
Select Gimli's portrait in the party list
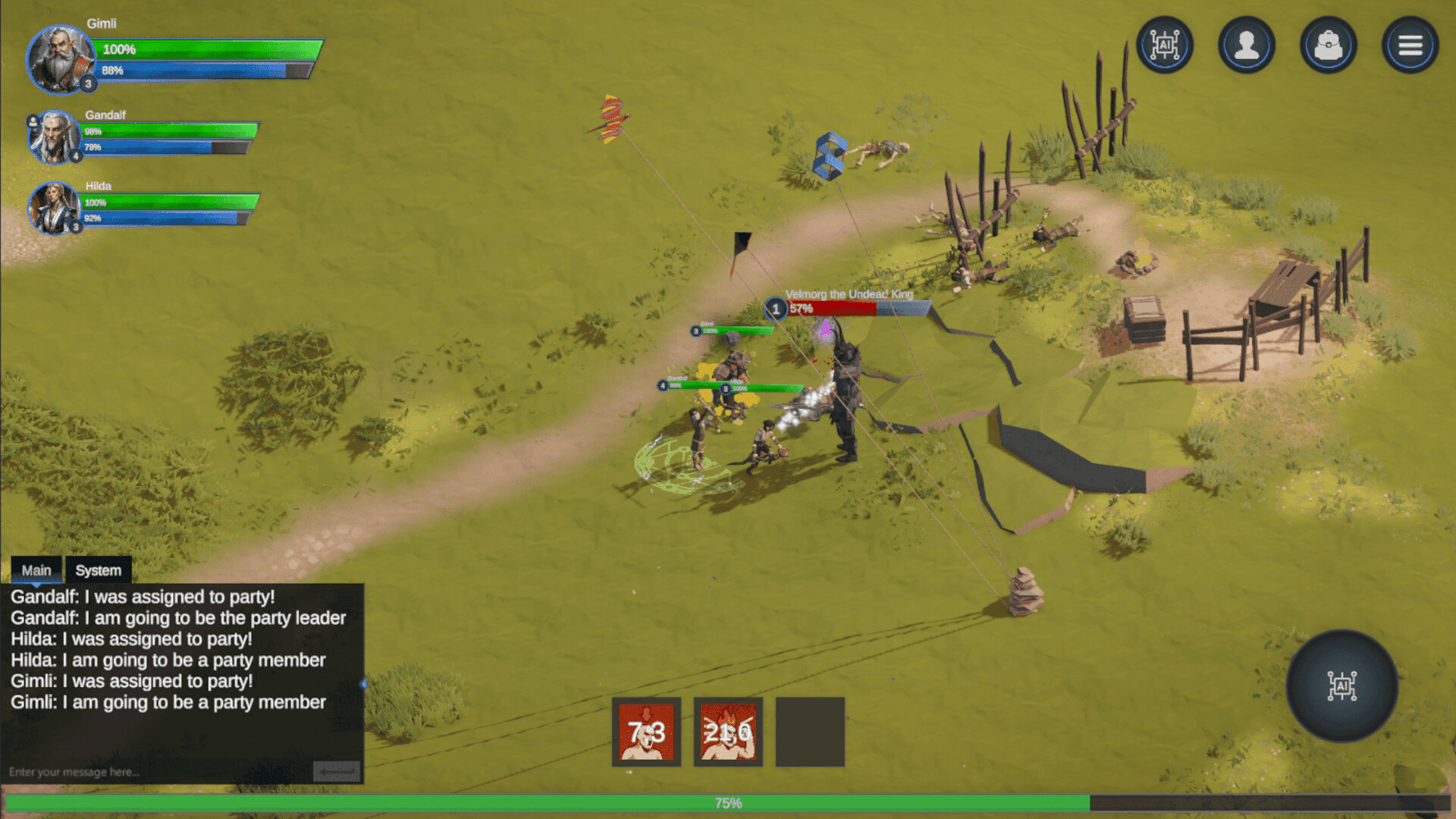tap(59, 59)
